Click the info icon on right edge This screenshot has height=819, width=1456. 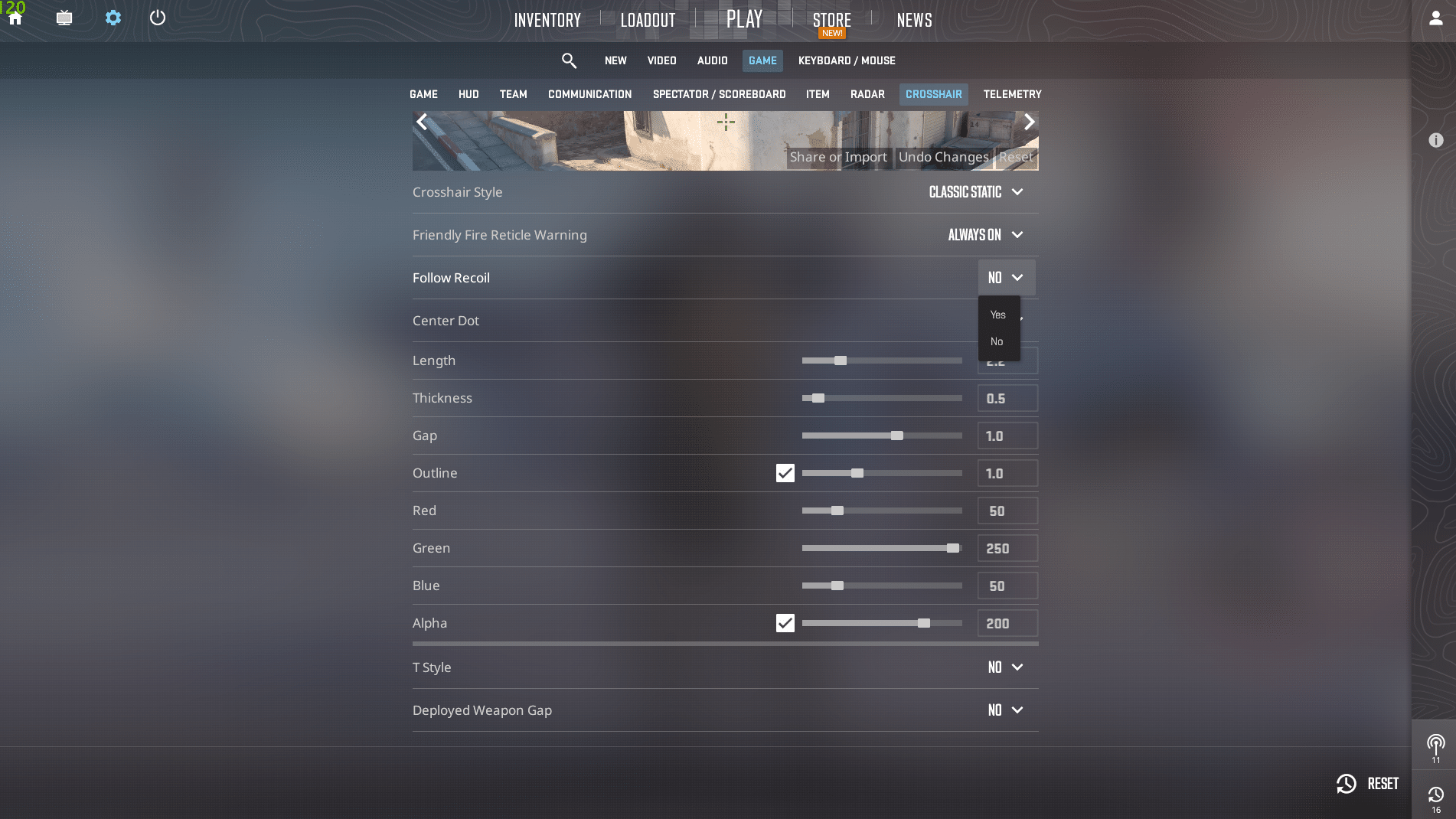click(1437, 140)
